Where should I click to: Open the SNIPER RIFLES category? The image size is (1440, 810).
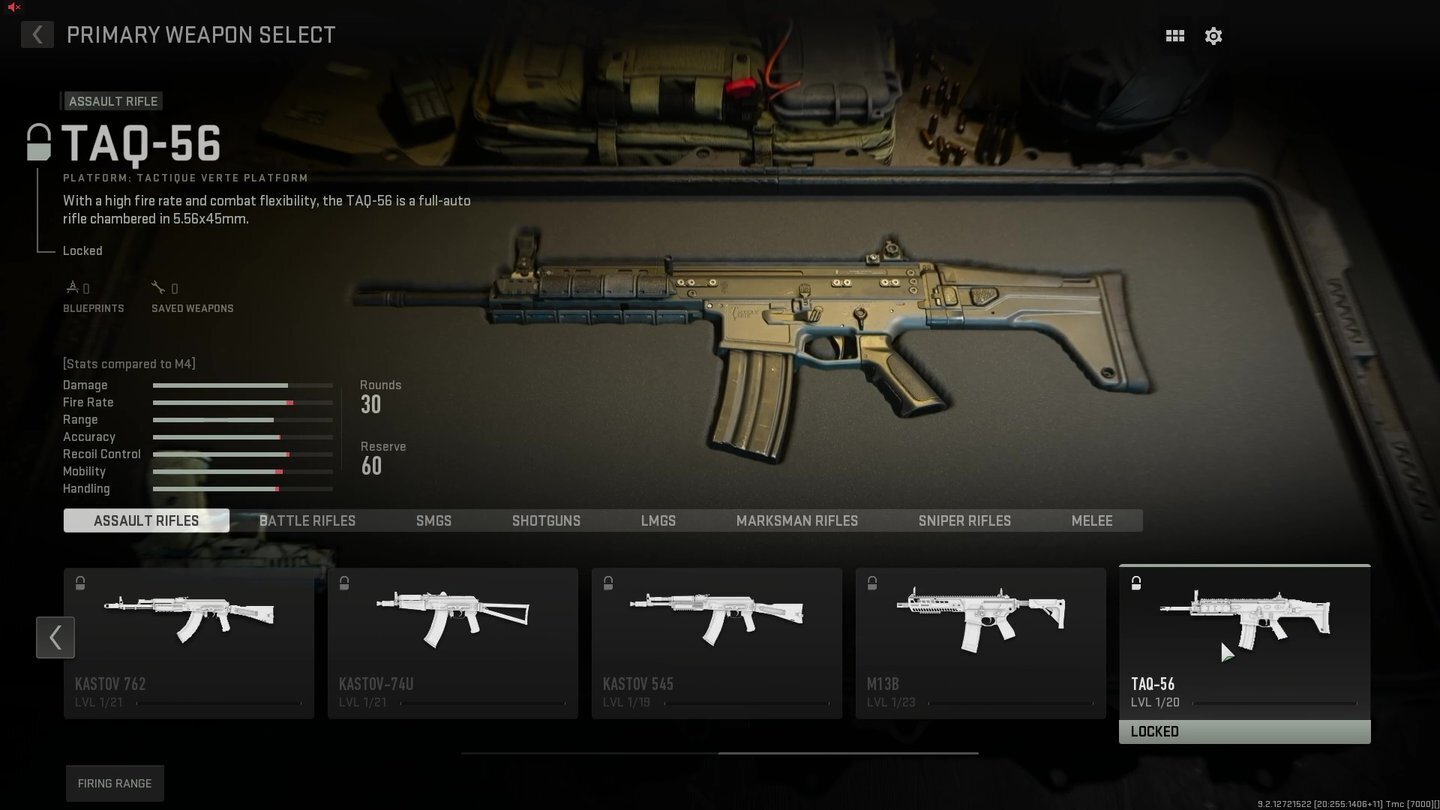[964, 520]
